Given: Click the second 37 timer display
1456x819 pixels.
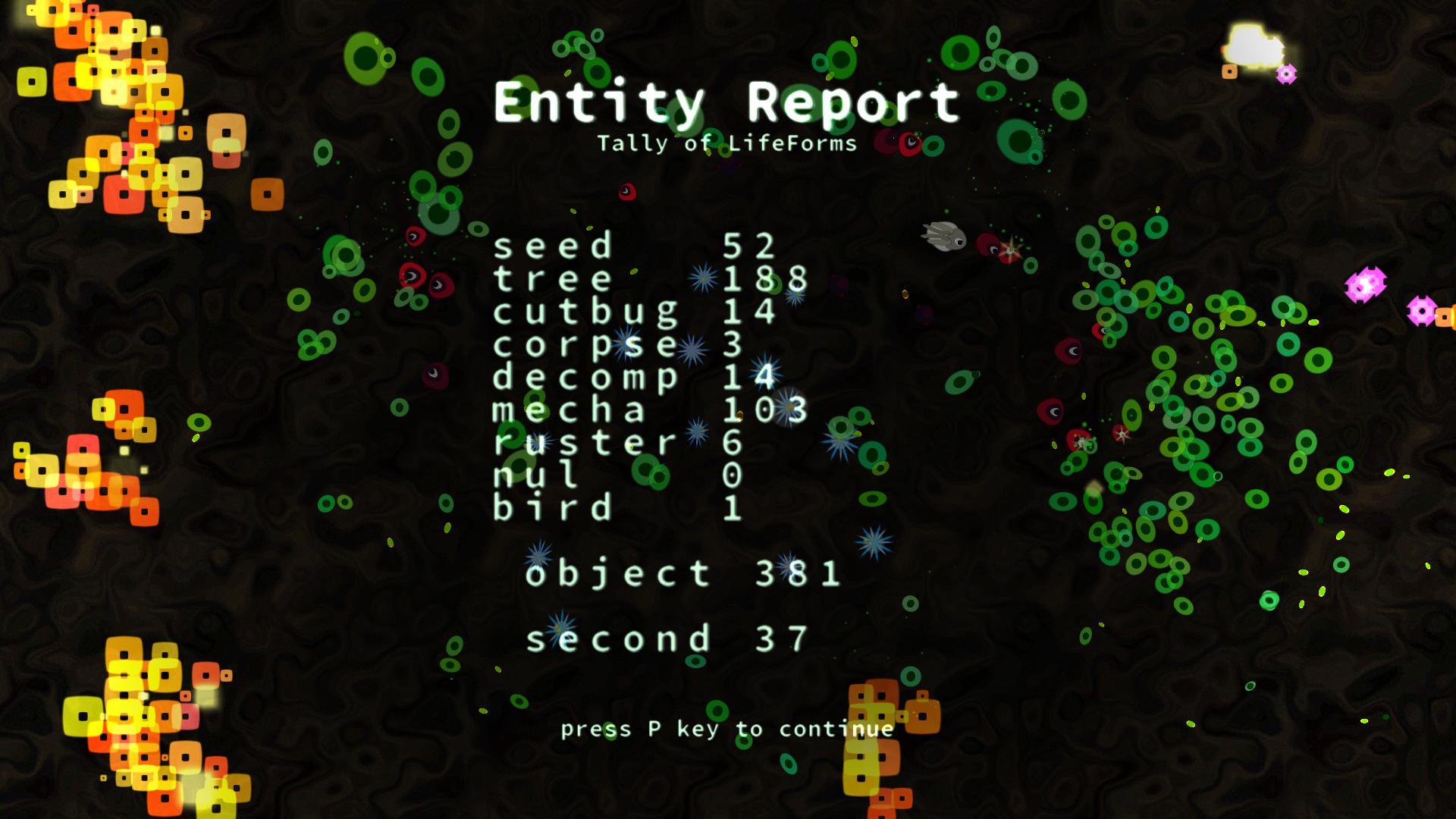Looking at the screenshot, I should click(667, 637).
